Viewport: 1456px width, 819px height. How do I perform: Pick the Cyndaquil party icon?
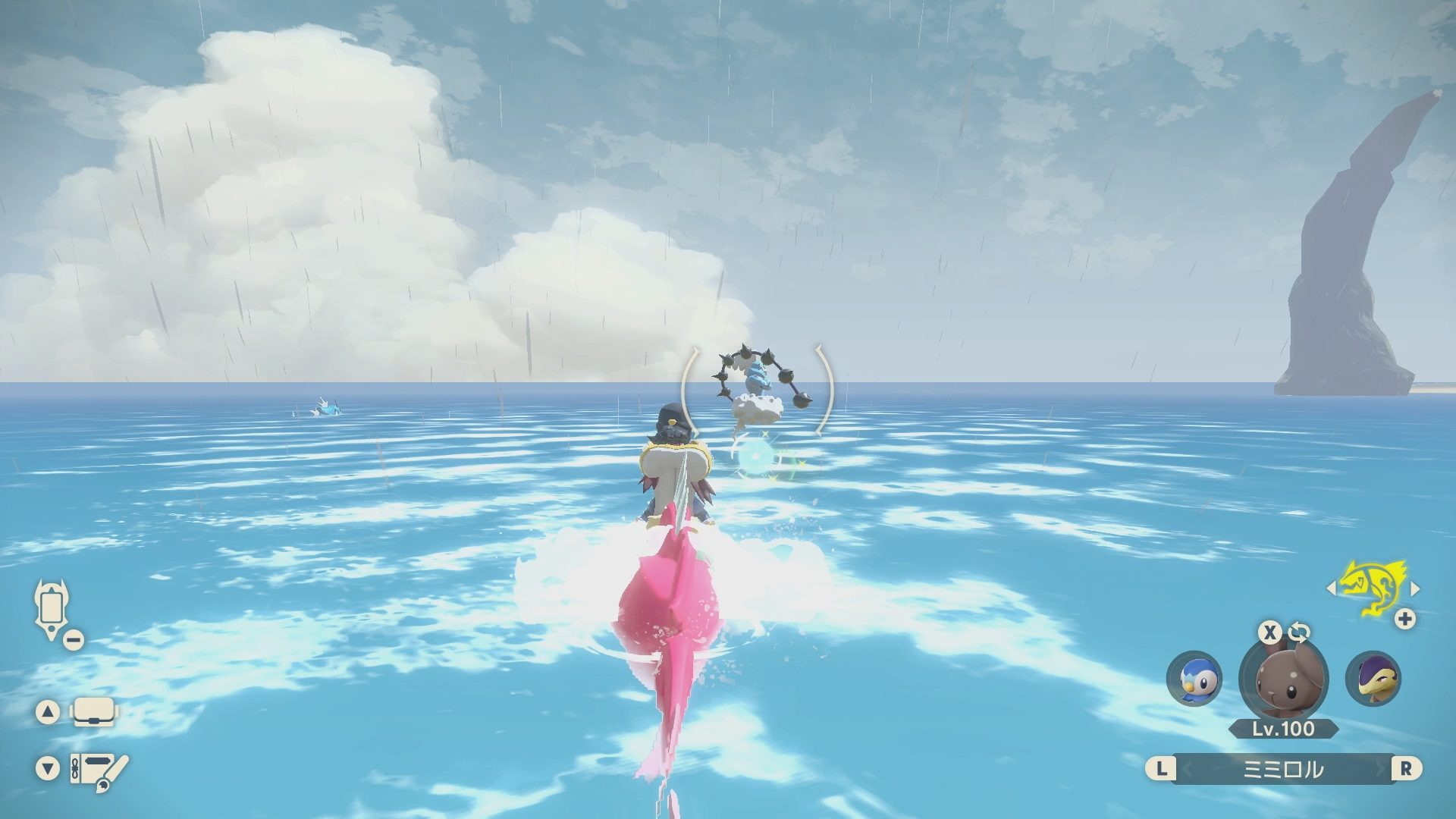[1373, 679]
